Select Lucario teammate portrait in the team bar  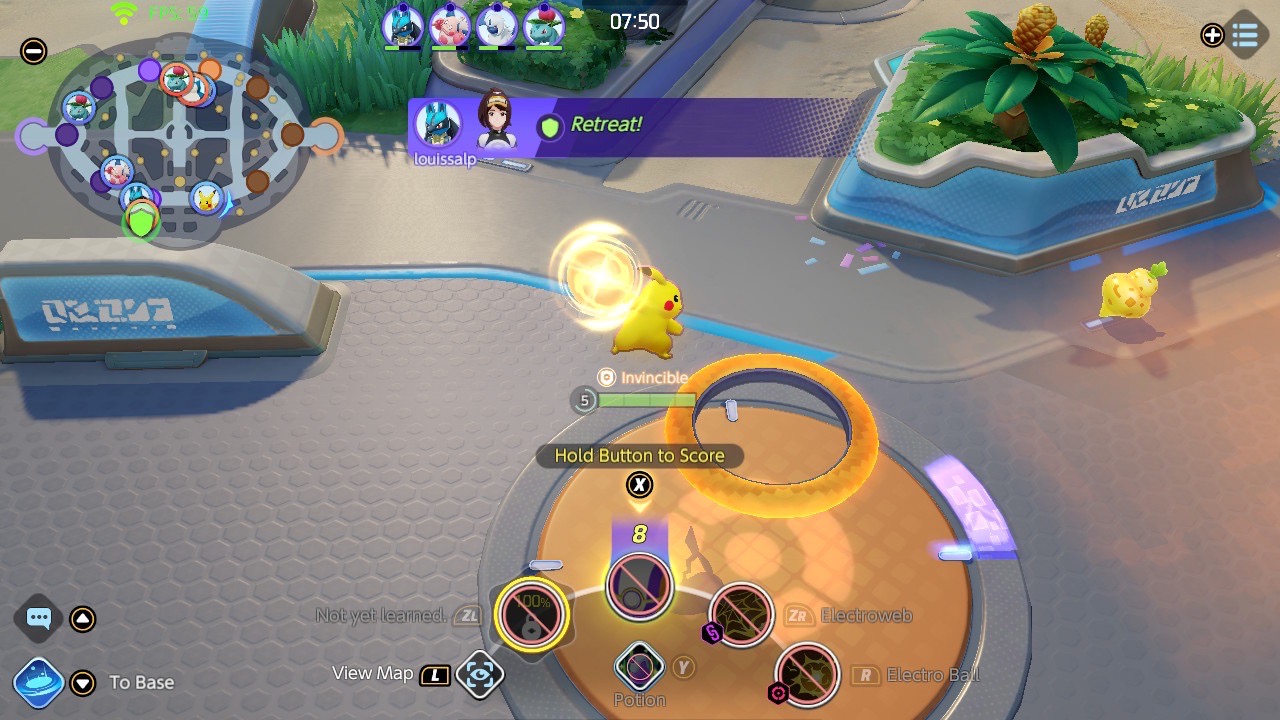click(x=402, y=25)
